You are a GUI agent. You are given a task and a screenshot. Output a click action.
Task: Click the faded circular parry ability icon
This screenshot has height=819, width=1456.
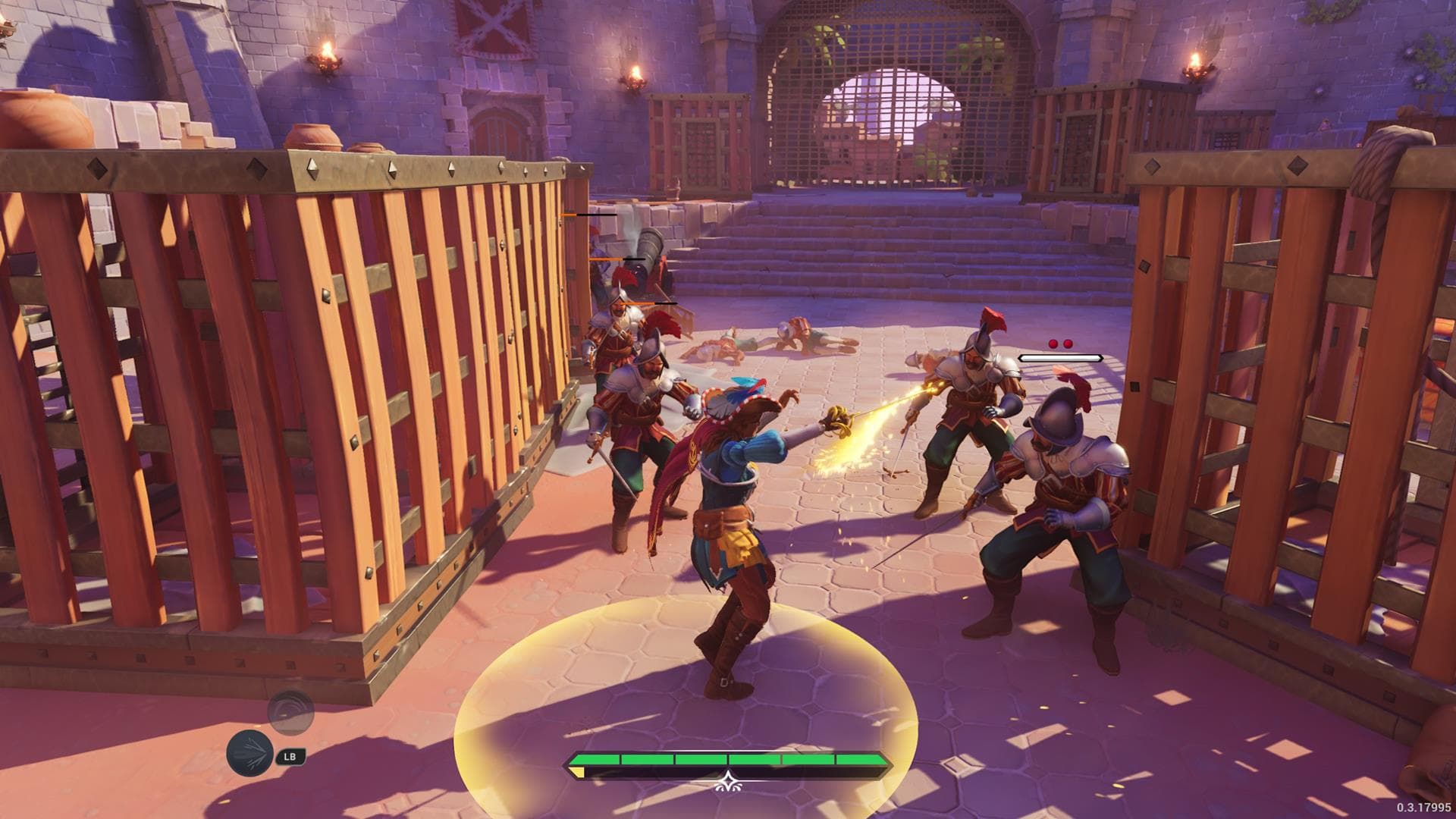point(292,713)
